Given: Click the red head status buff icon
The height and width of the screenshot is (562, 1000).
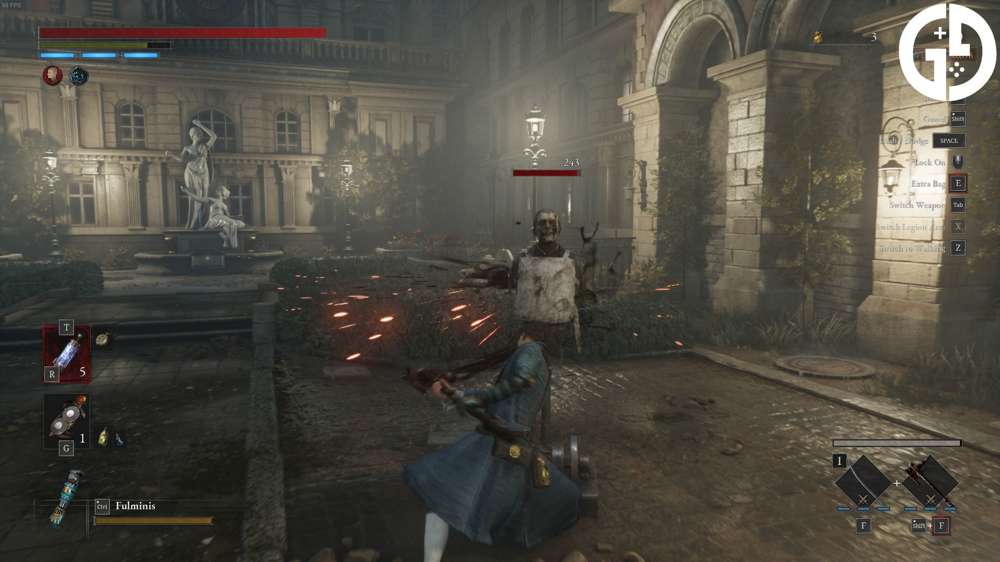Looking at the screenshot, I should 52,75.
